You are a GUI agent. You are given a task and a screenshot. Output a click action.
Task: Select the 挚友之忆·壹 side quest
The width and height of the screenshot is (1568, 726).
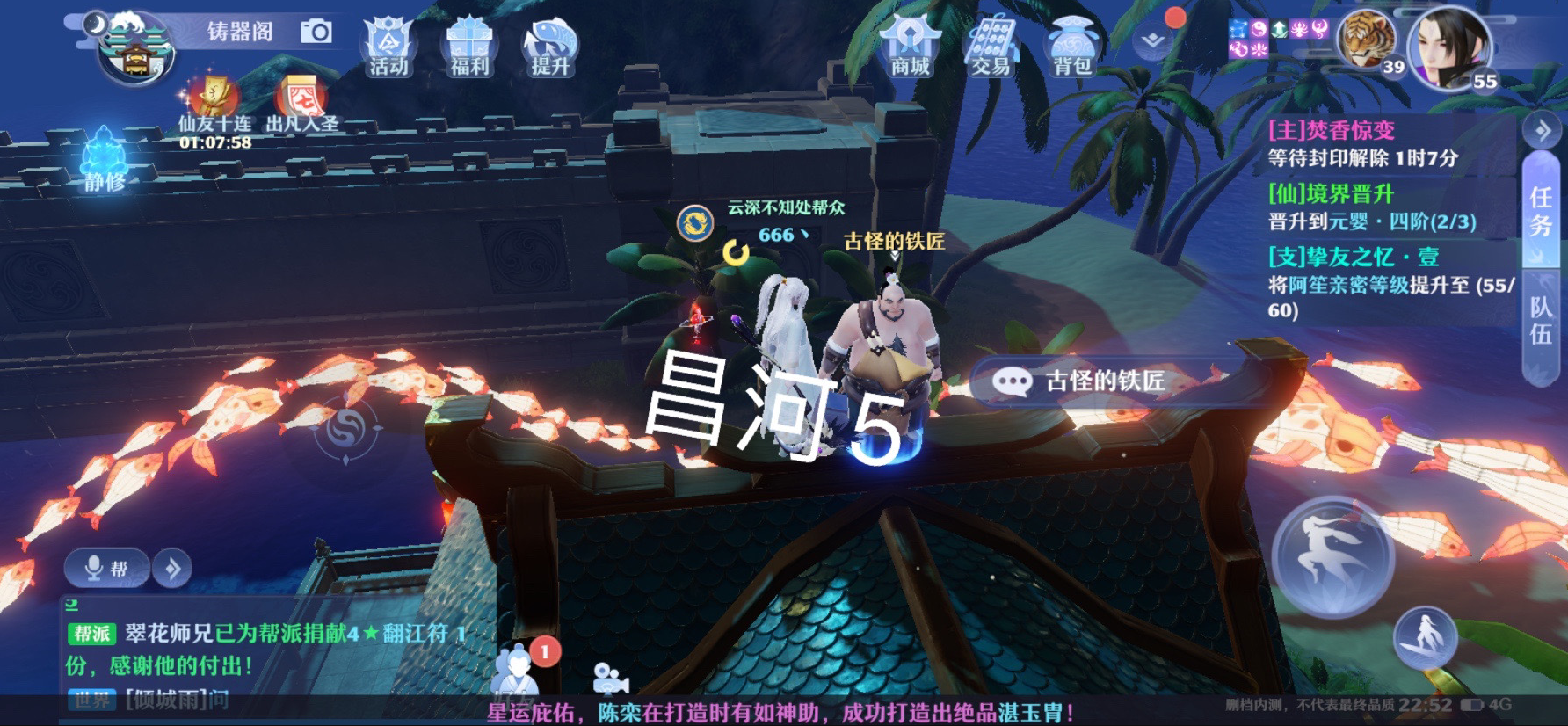1389,282
